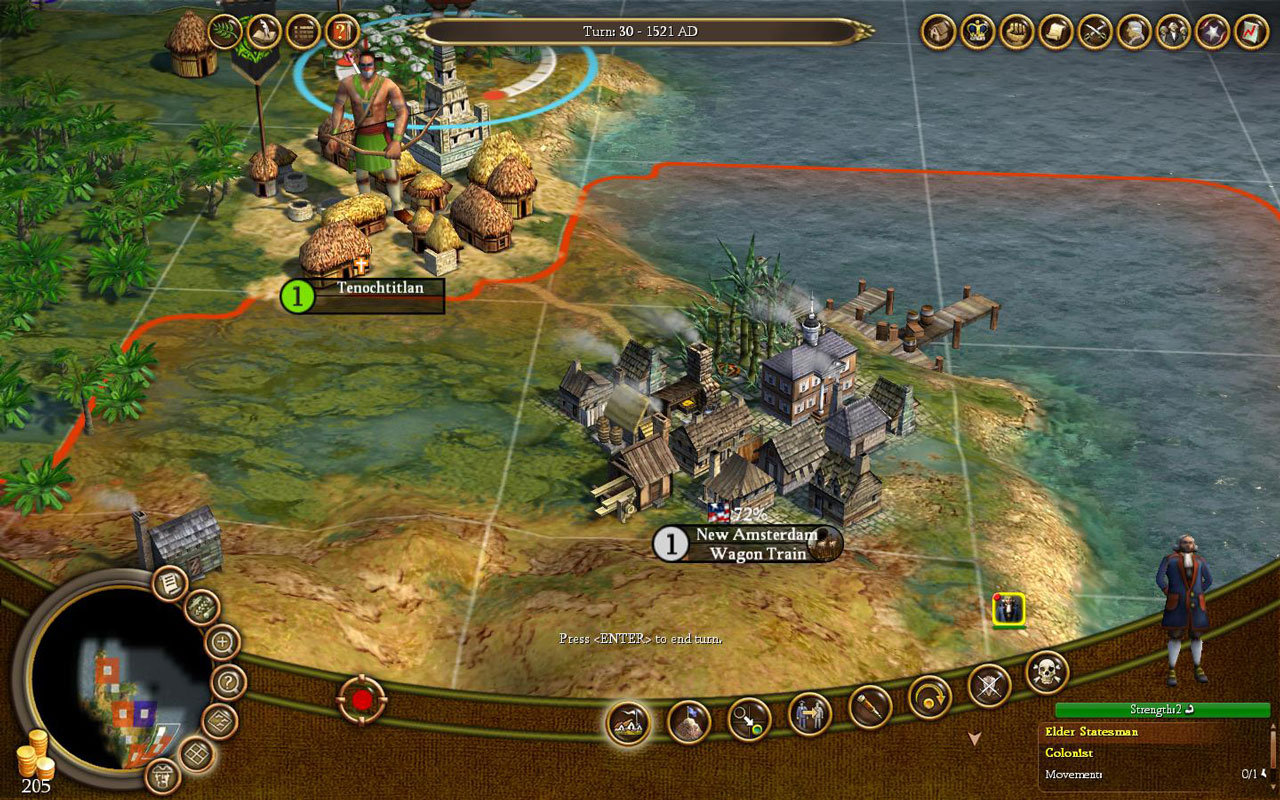Open the Founding Fathers group screen
This screenshot has width=1280, height=800.
[1173, 32]
